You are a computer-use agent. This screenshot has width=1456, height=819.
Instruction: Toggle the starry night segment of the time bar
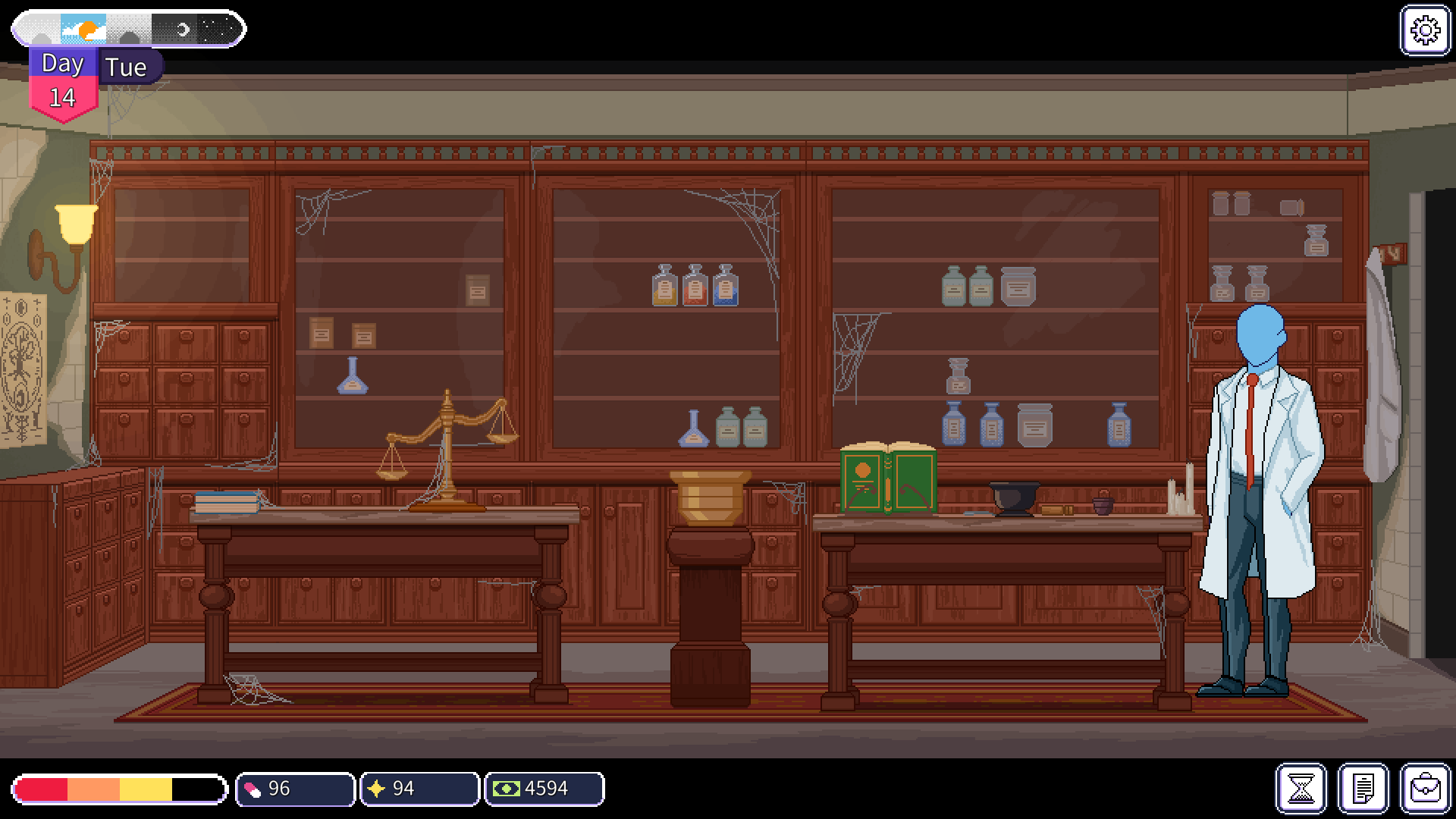220,29
